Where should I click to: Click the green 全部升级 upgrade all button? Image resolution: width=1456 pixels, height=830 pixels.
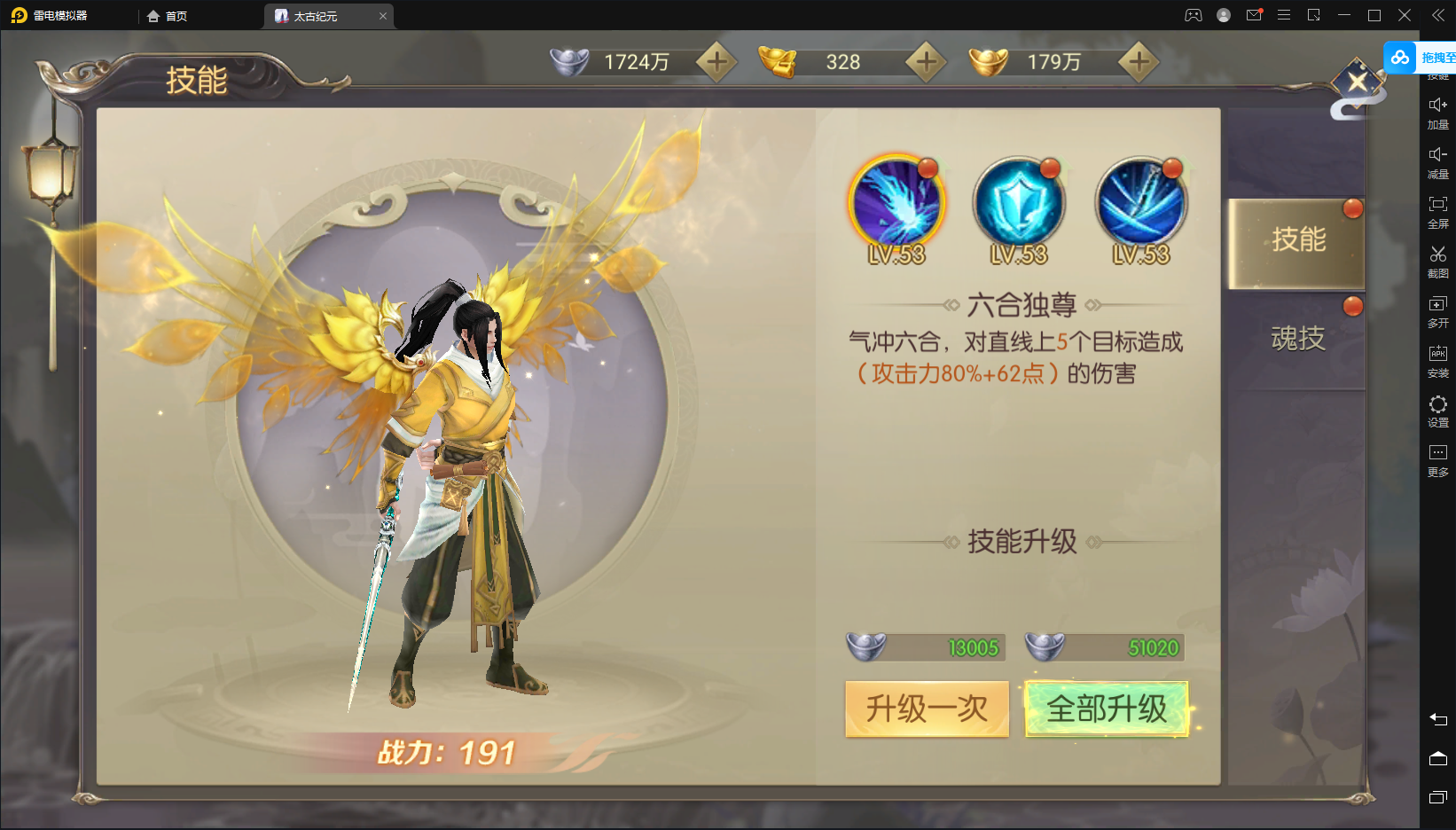1107,709
